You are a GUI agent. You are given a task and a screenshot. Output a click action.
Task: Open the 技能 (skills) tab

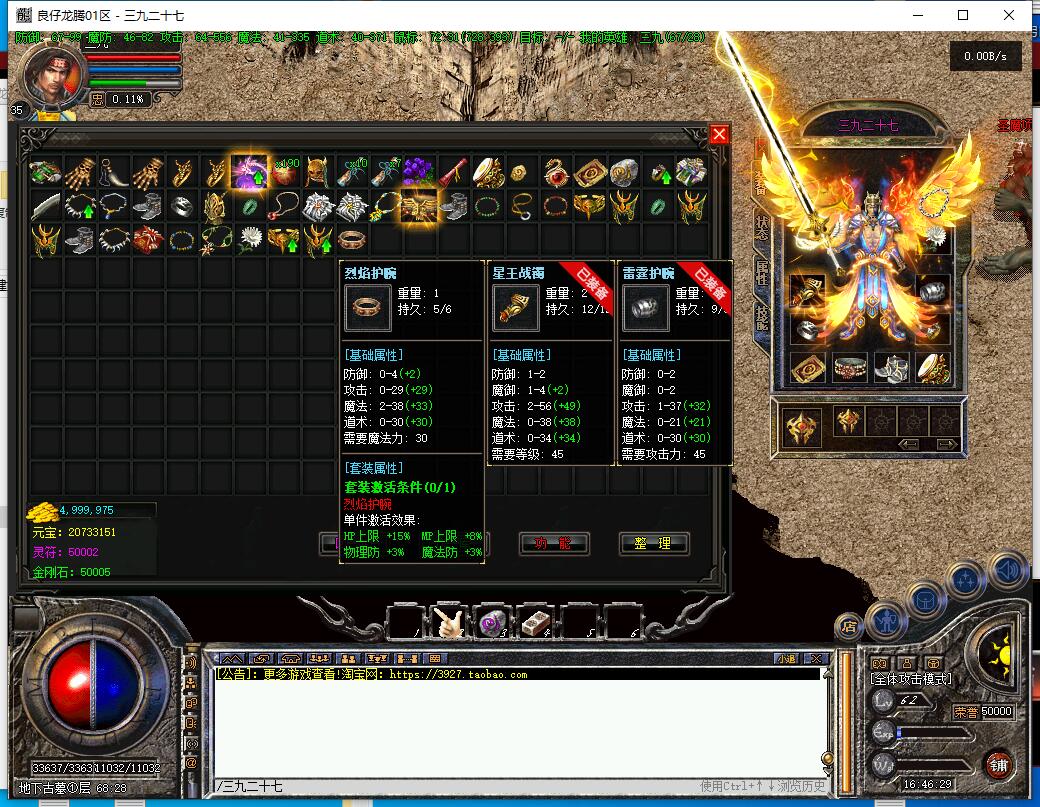click(762, 318)
